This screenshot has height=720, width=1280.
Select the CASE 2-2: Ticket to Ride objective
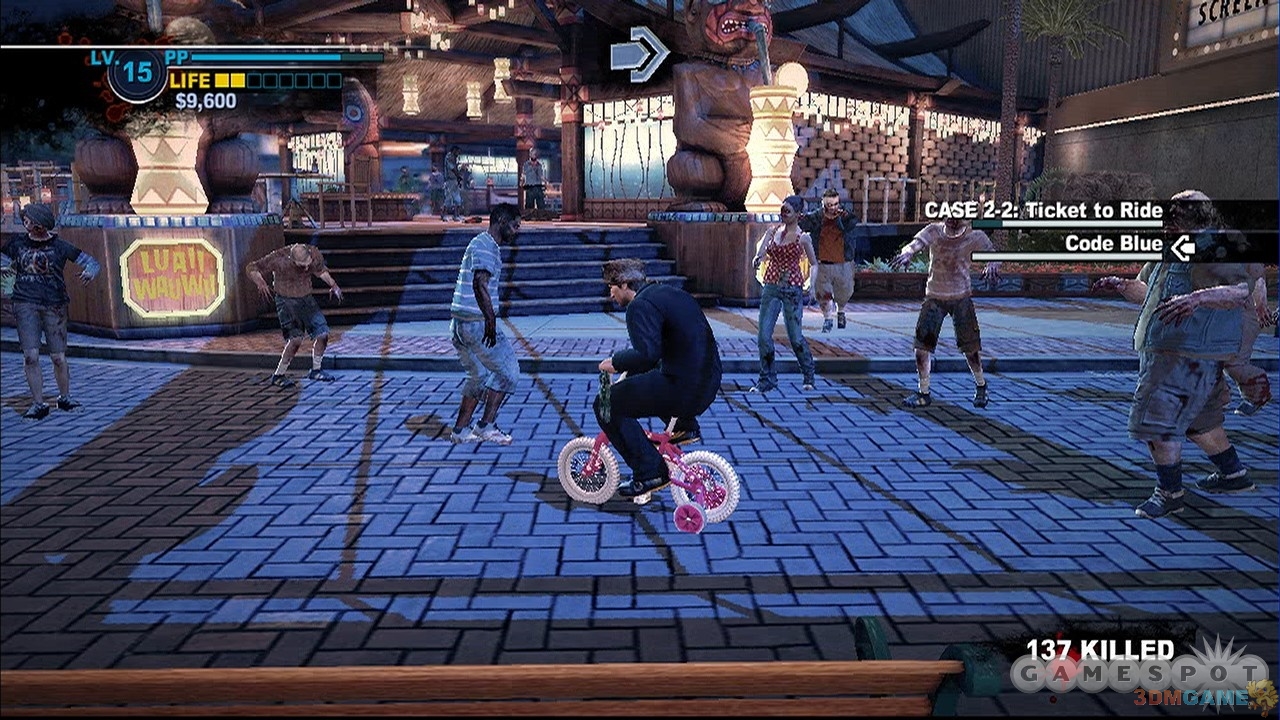[x=1043, y=211]
